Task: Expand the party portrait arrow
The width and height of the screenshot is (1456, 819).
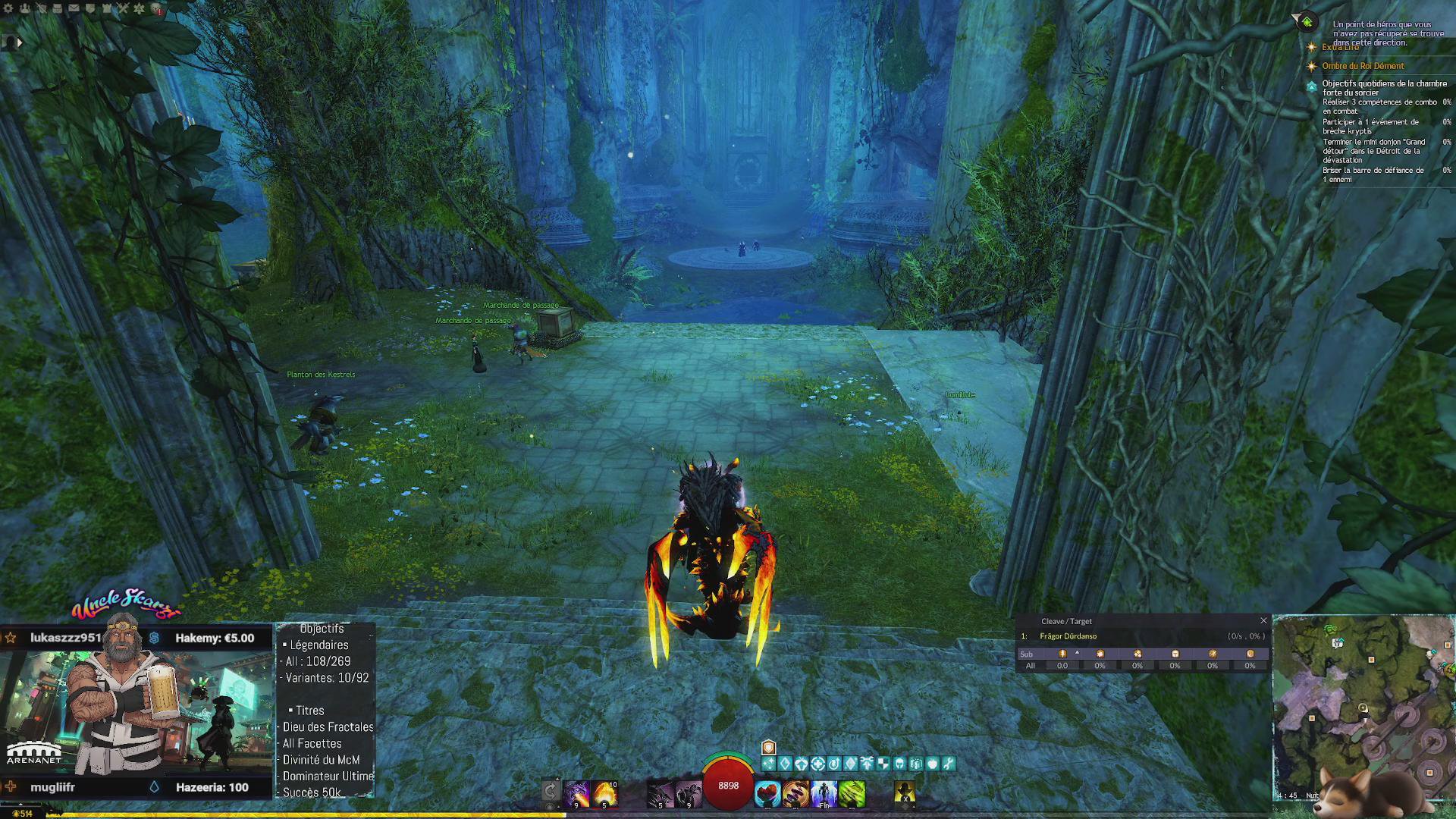Action: pyautogui.click(x=20, y=42)
